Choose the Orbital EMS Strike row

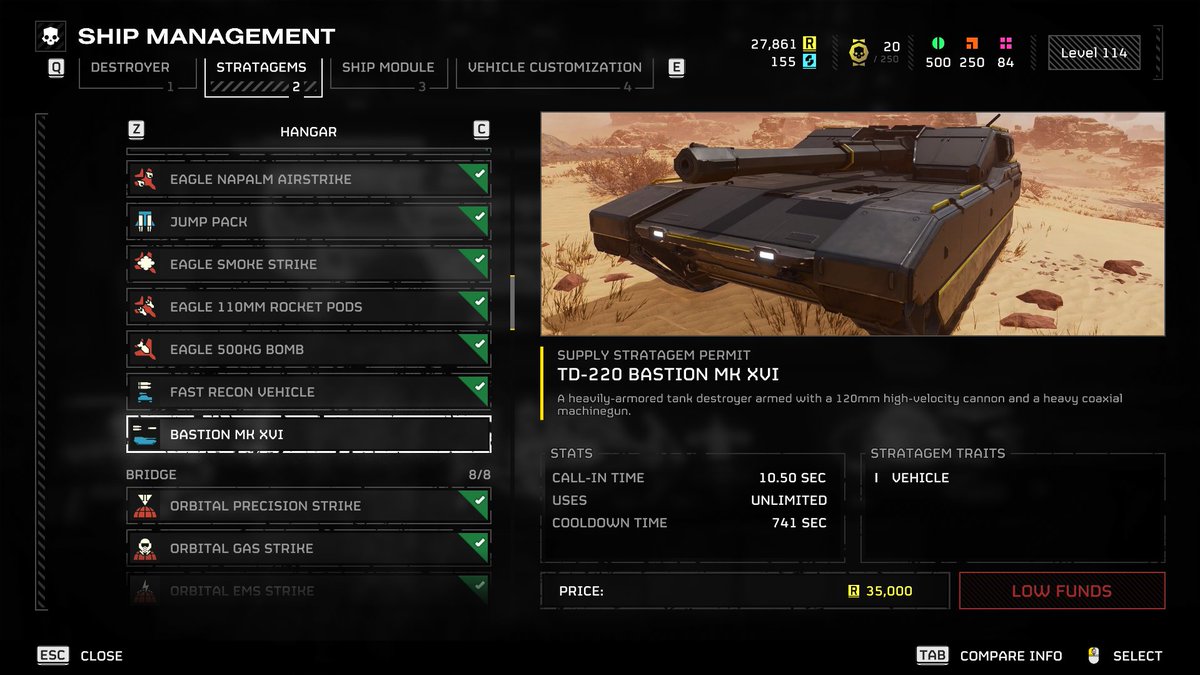(308, 590)
